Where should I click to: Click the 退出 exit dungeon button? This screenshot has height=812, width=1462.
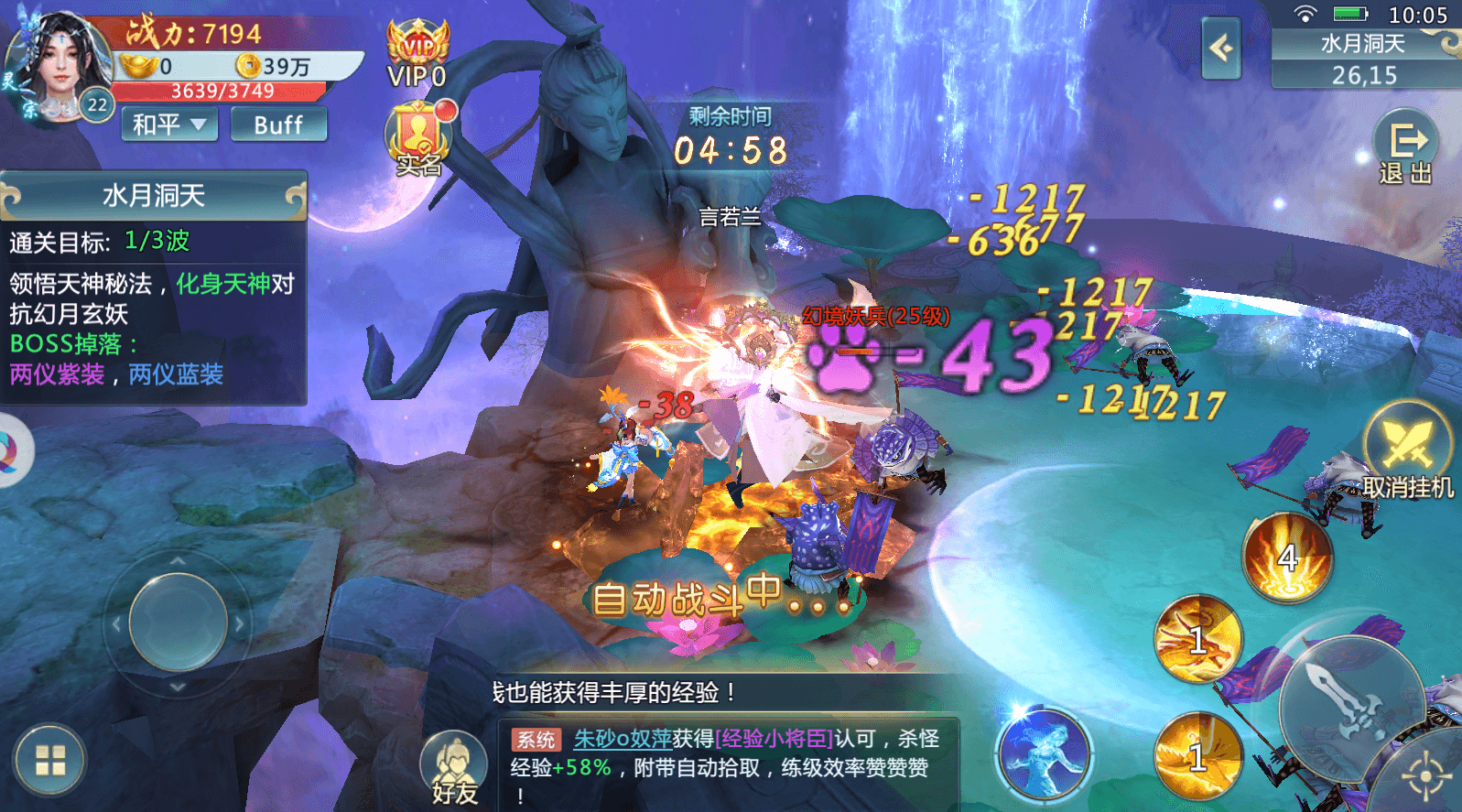1405,146
